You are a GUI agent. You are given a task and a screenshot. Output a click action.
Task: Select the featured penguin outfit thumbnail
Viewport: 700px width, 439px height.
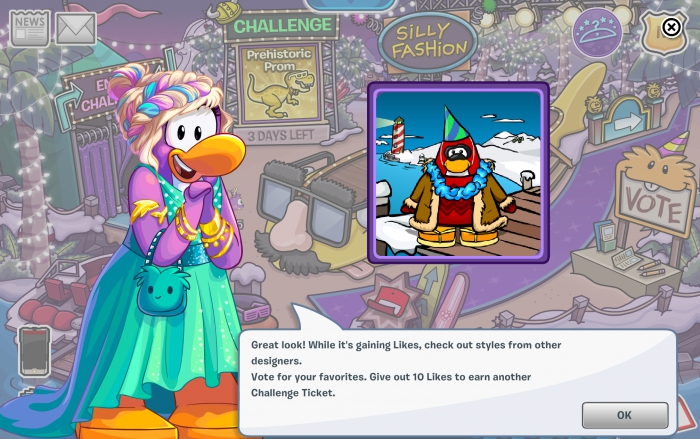pyautogui.click(x=459, y=171)
